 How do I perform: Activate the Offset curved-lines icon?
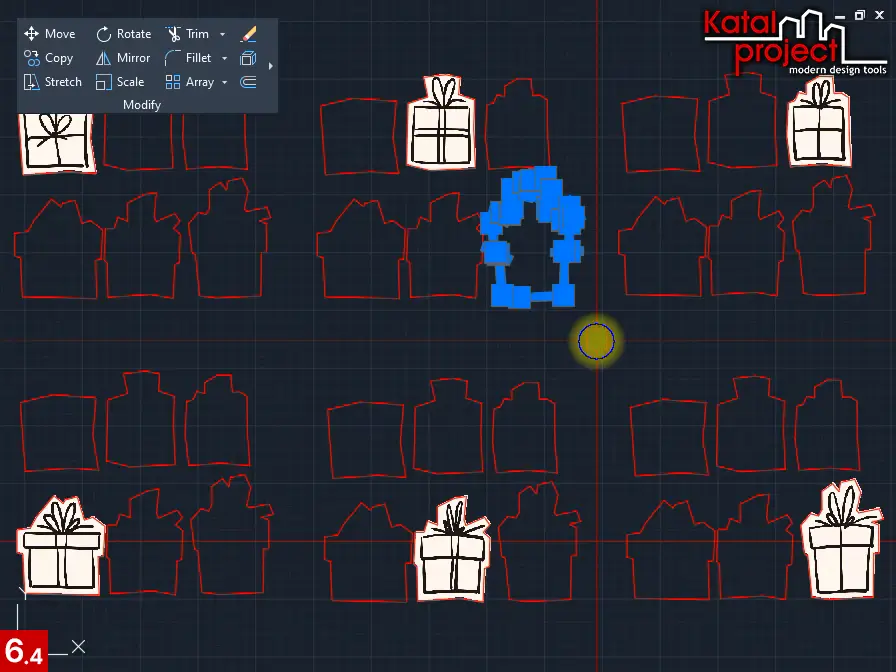tap(249, 82)
